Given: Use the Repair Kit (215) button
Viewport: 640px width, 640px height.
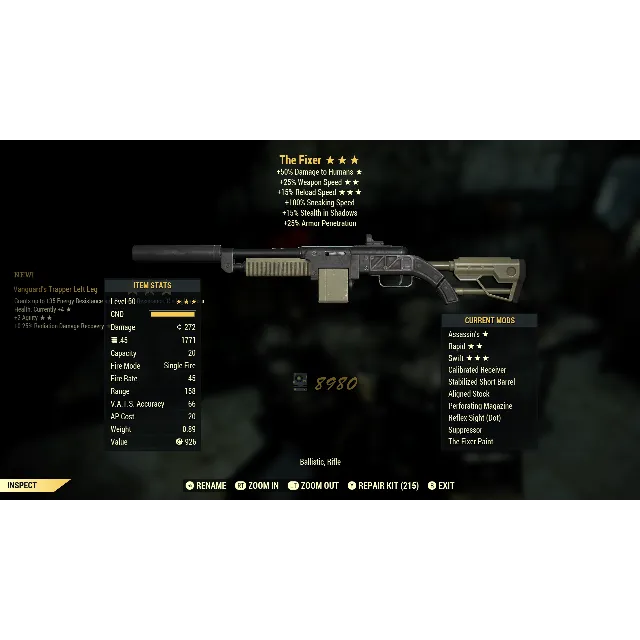Looking at the screenshot, I should (383, 486).
